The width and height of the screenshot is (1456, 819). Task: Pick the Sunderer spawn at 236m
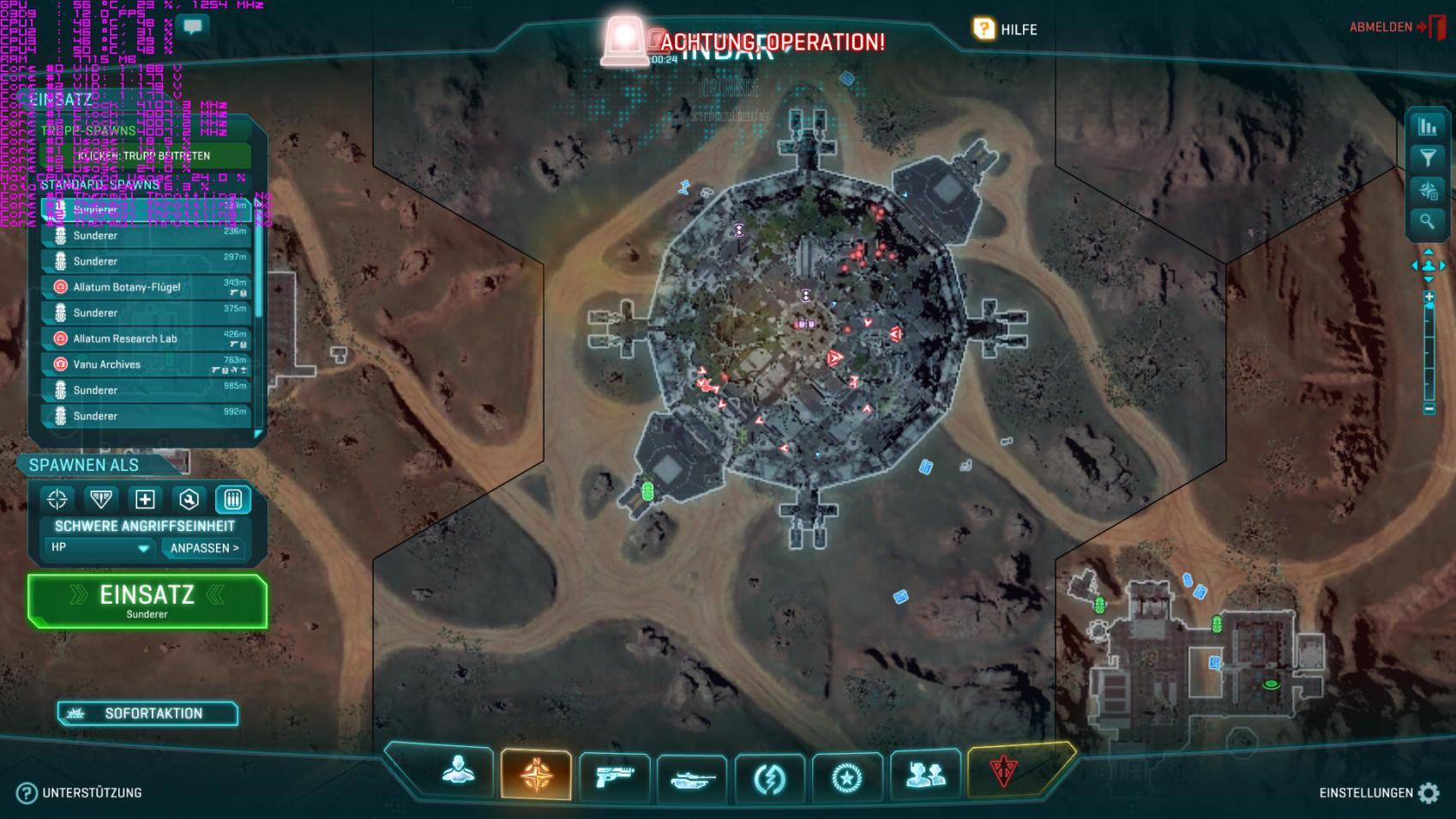point(146,236)
